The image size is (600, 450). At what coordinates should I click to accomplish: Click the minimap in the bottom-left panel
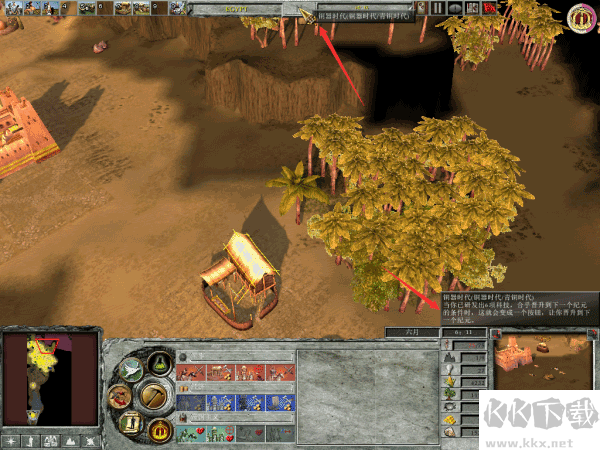50,378
